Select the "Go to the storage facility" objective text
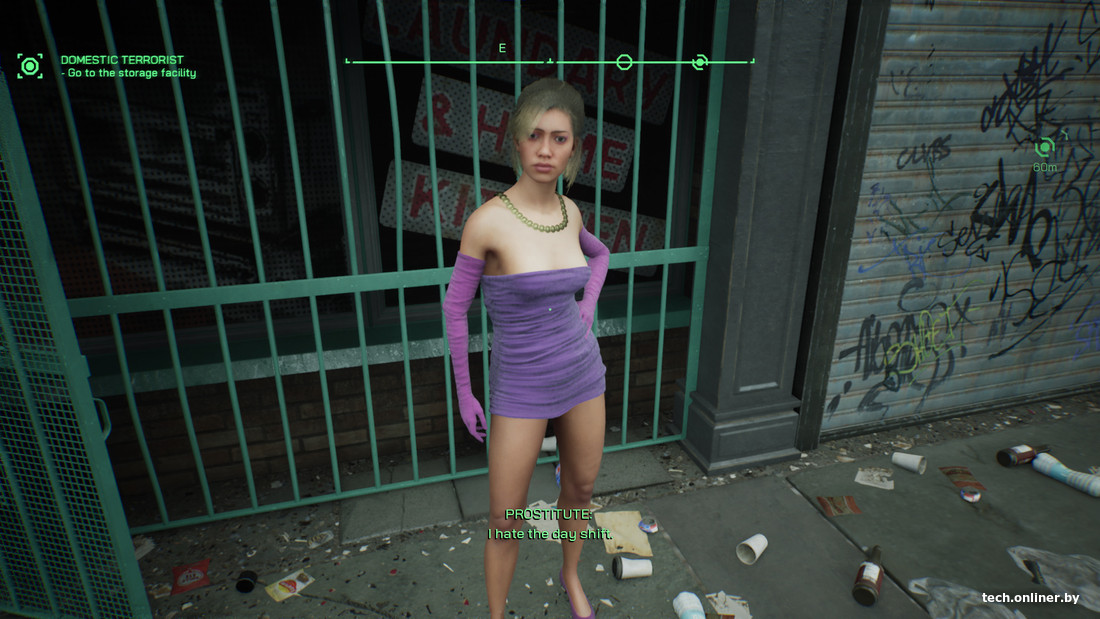1100x619 pixels. click(131, 74)
